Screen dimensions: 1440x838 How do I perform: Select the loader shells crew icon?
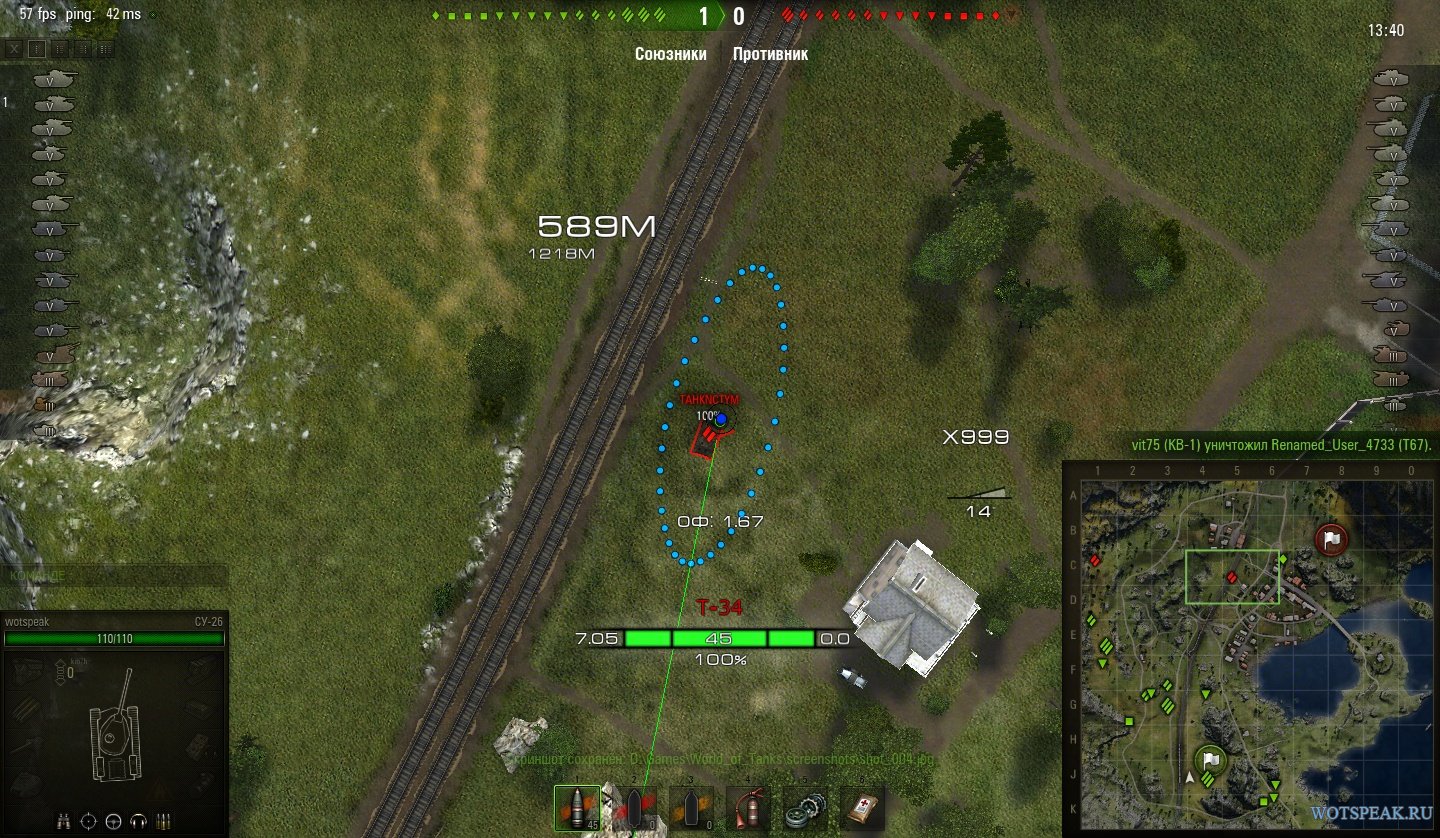161,821
